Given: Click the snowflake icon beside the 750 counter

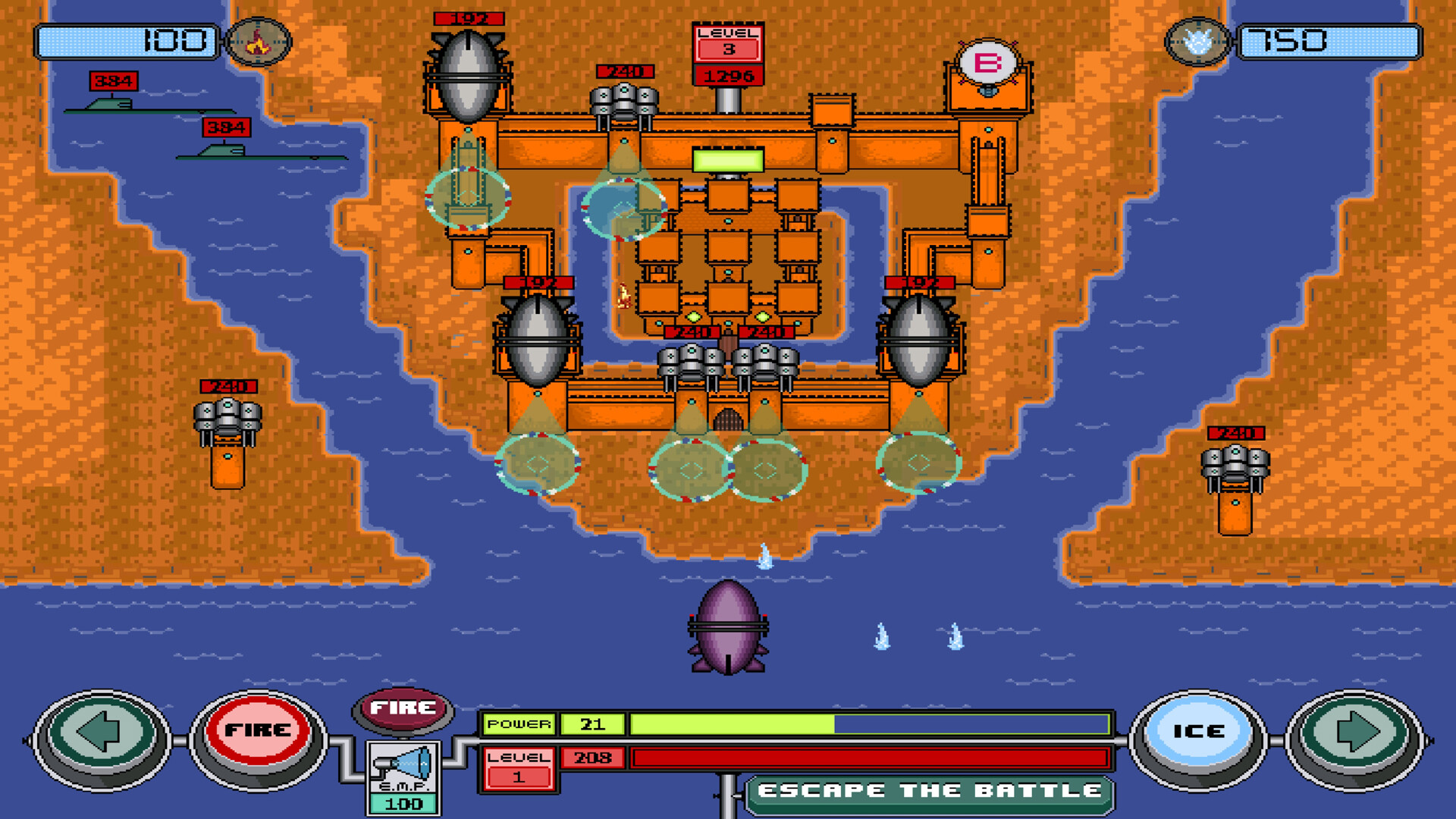Looking at the screenshot, I should tap(1196, 42).
